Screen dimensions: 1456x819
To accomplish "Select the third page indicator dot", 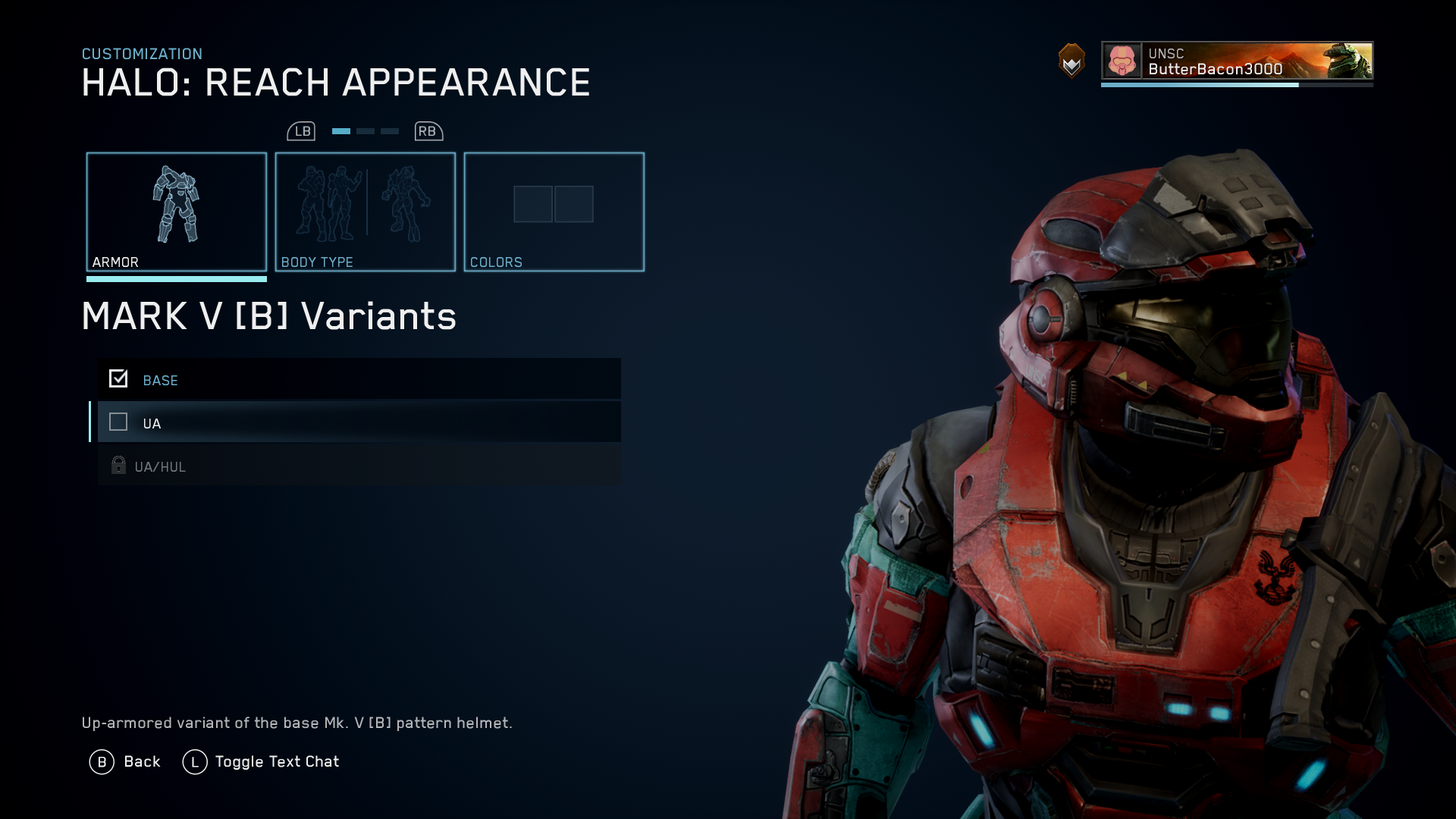I will coord(390,130).
